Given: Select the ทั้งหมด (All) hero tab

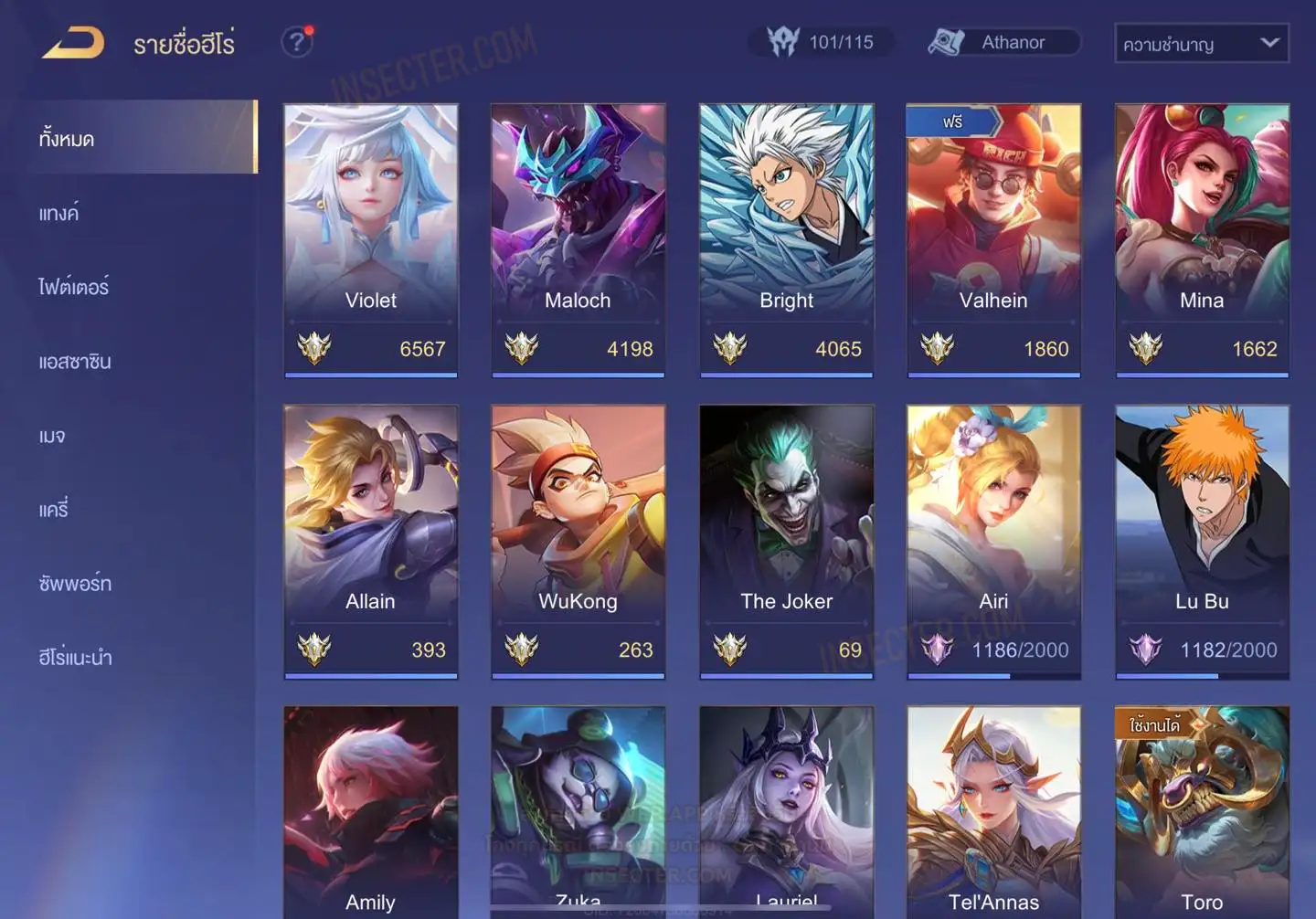Looking at the screenshot, I should coord(137,138).
